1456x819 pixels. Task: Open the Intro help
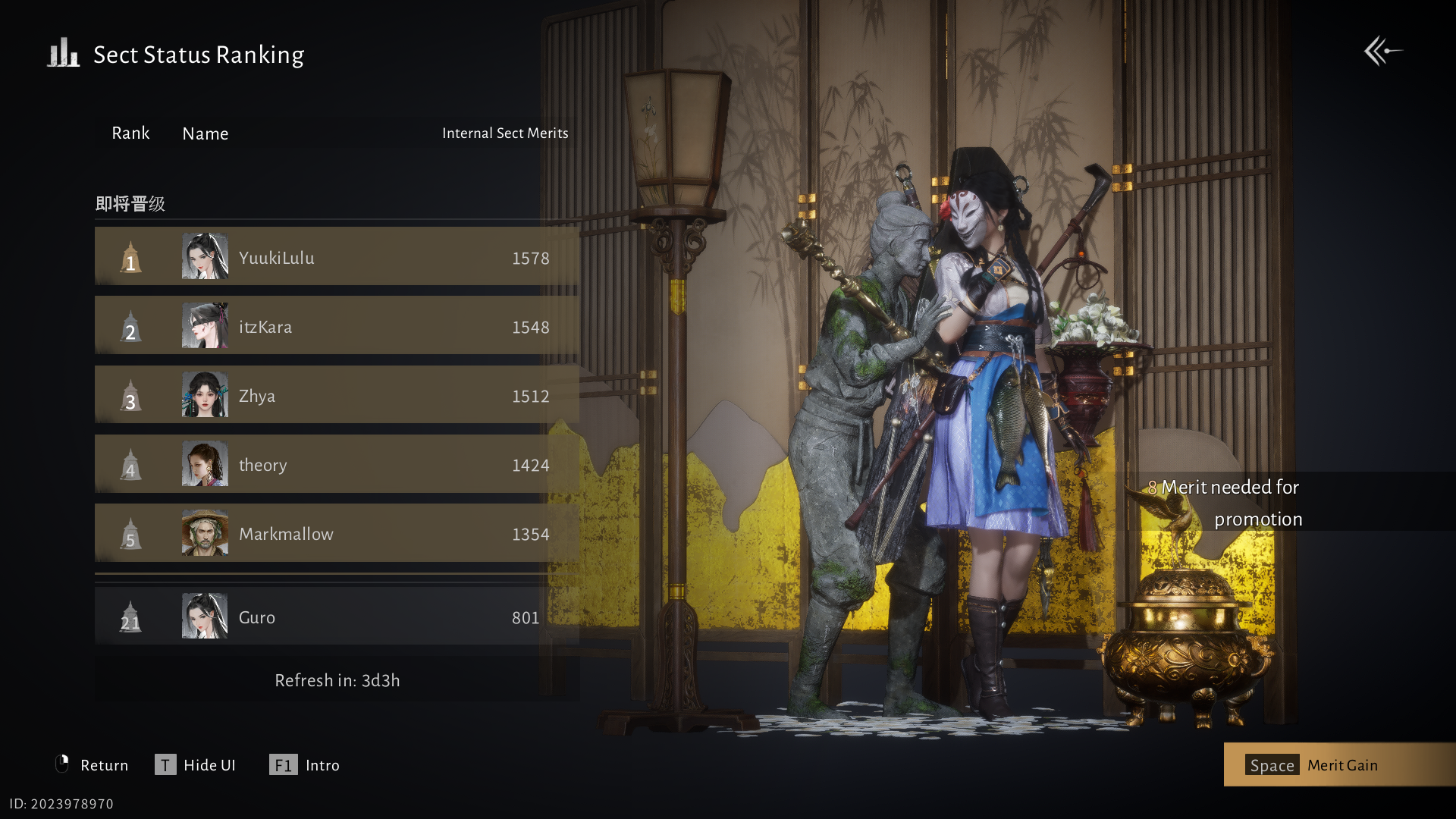pos(305,764)
